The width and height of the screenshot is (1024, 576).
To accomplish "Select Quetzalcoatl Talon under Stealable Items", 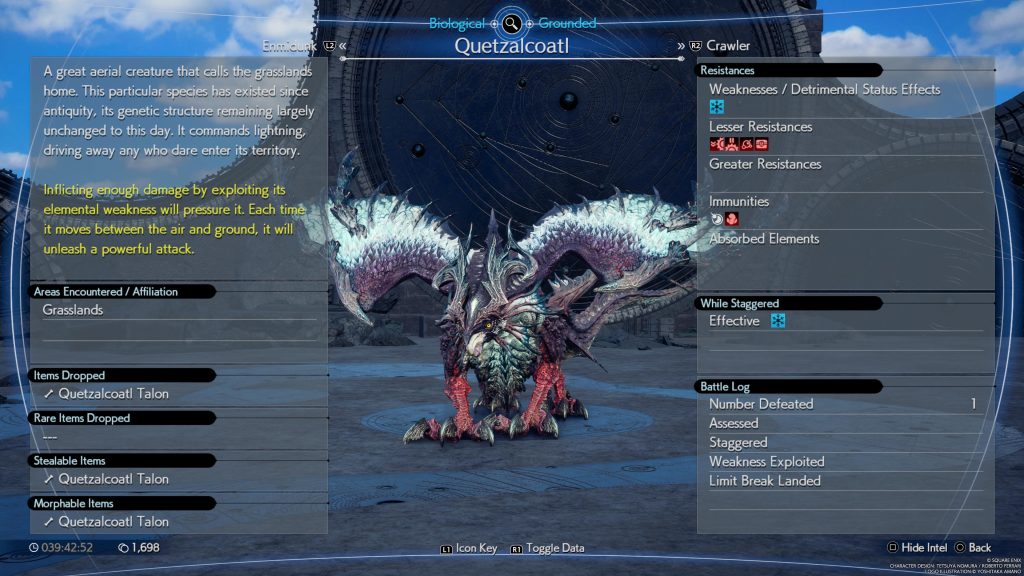I will click(112, 479).
